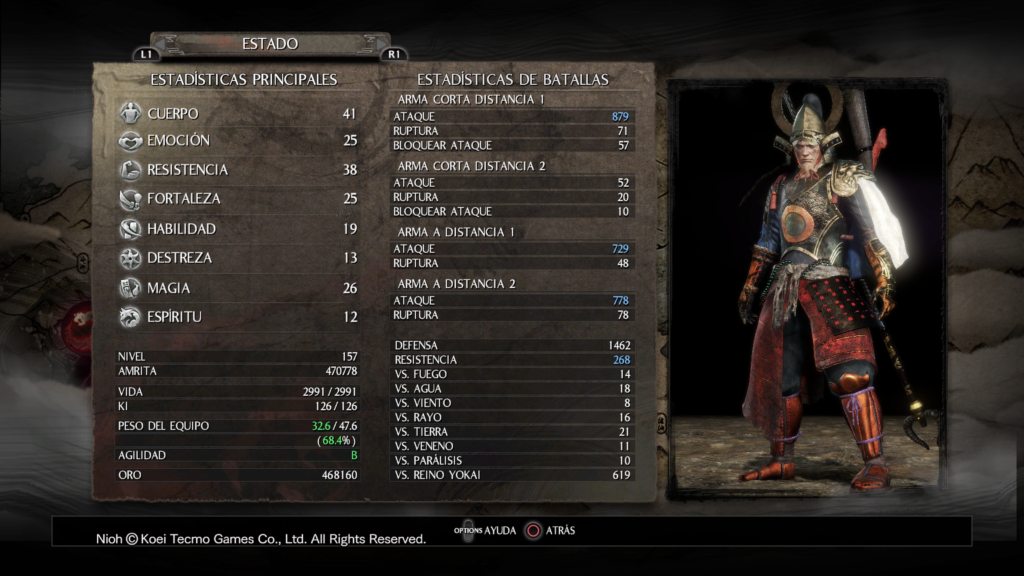The image size is (1024, 576).
Task: Select the Magia stat row
Action: click(238, 288)
